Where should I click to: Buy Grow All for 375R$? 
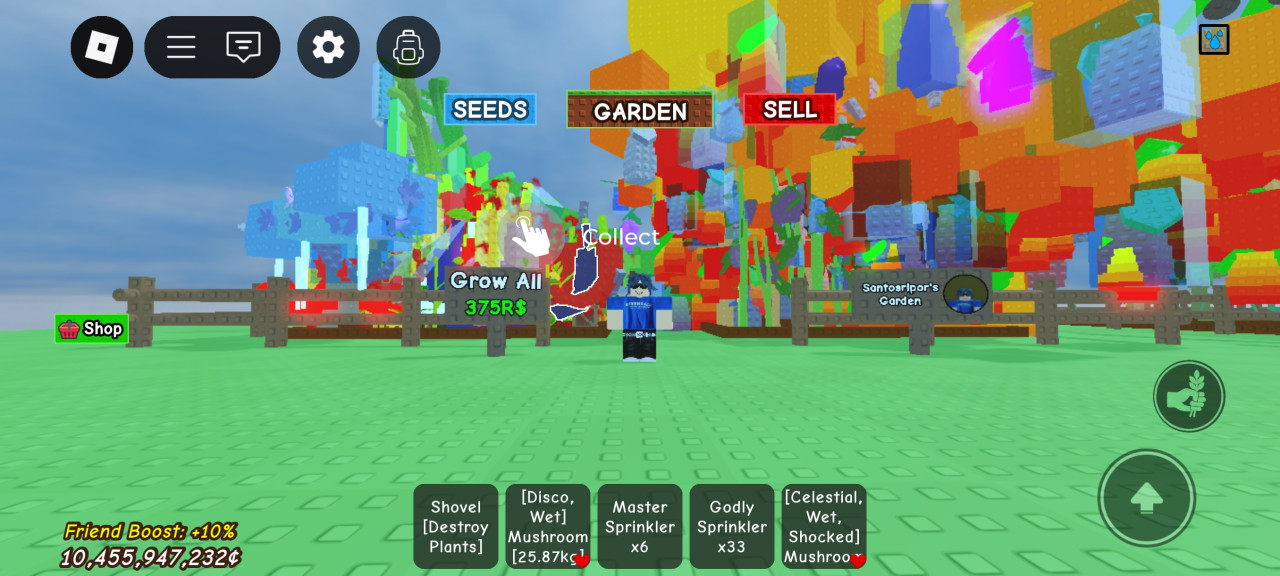coord(496,294)
